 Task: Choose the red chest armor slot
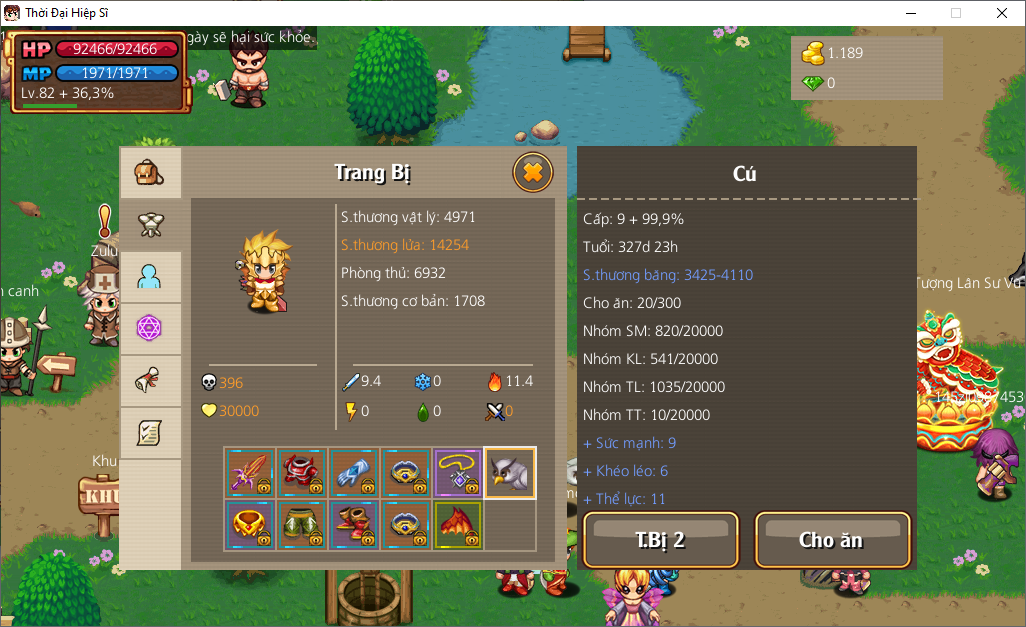[302, 473]
